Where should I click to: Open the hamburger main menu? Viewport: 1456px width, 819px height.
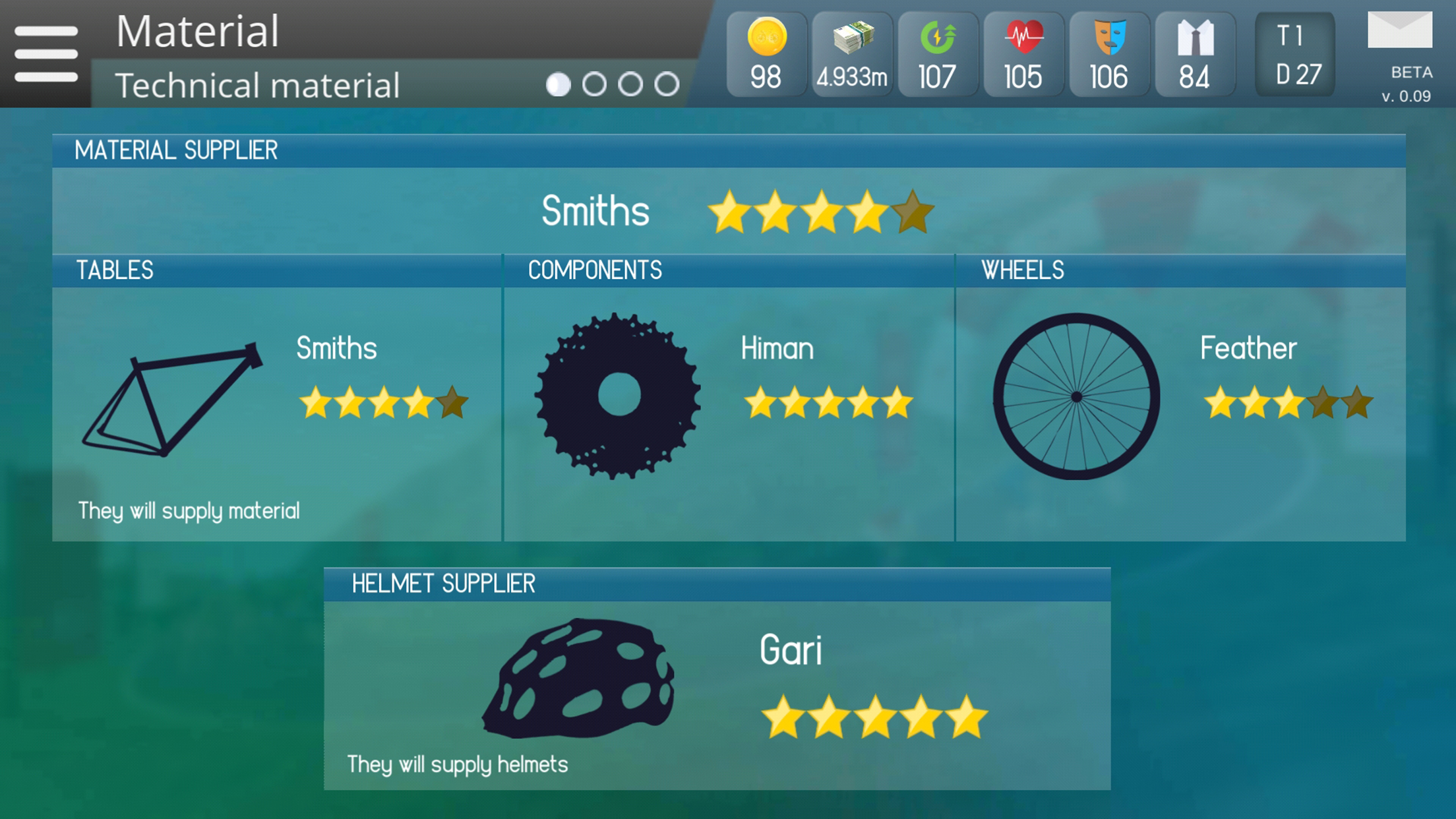pyautogui.click(x=46, y=54)
